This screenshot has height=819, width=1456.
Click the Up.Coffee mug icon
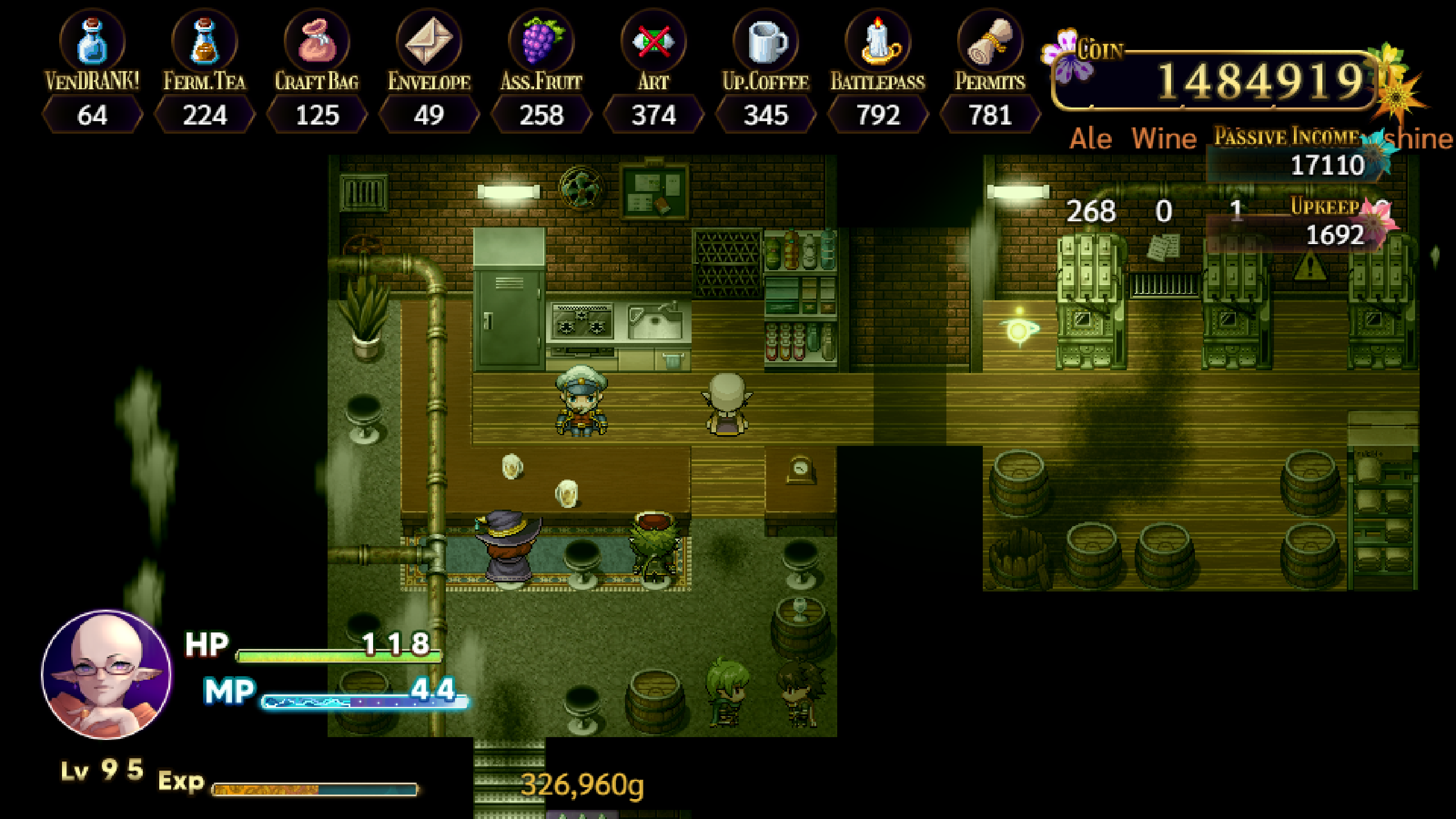point(765,43)
